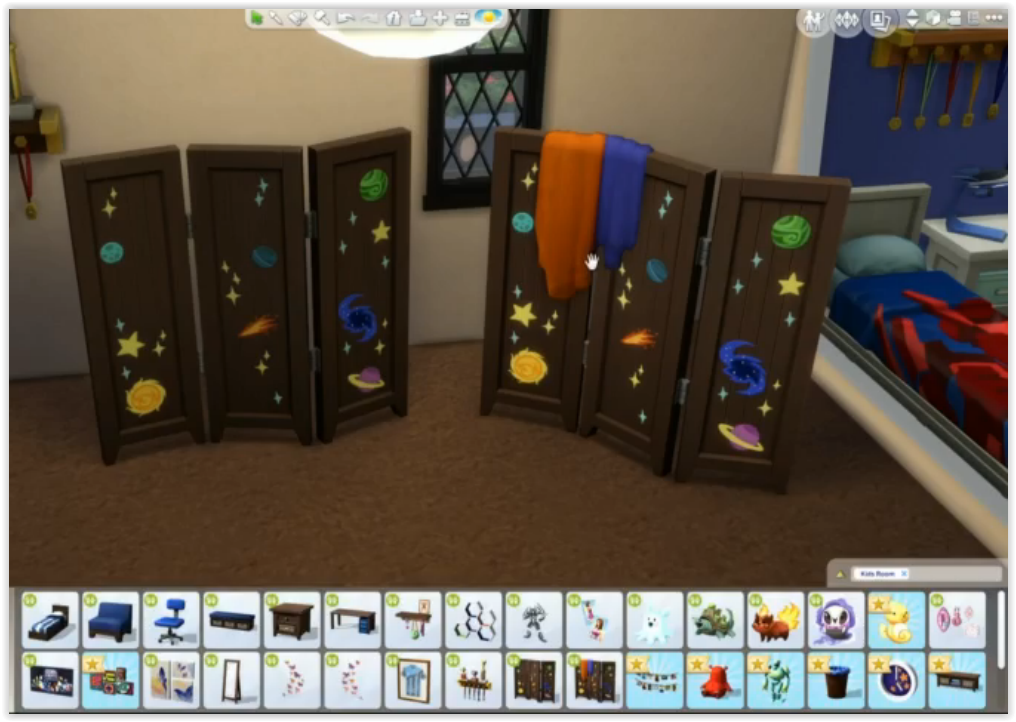Select the blue trash can item

pyautogui.click(x=836, y=681)
